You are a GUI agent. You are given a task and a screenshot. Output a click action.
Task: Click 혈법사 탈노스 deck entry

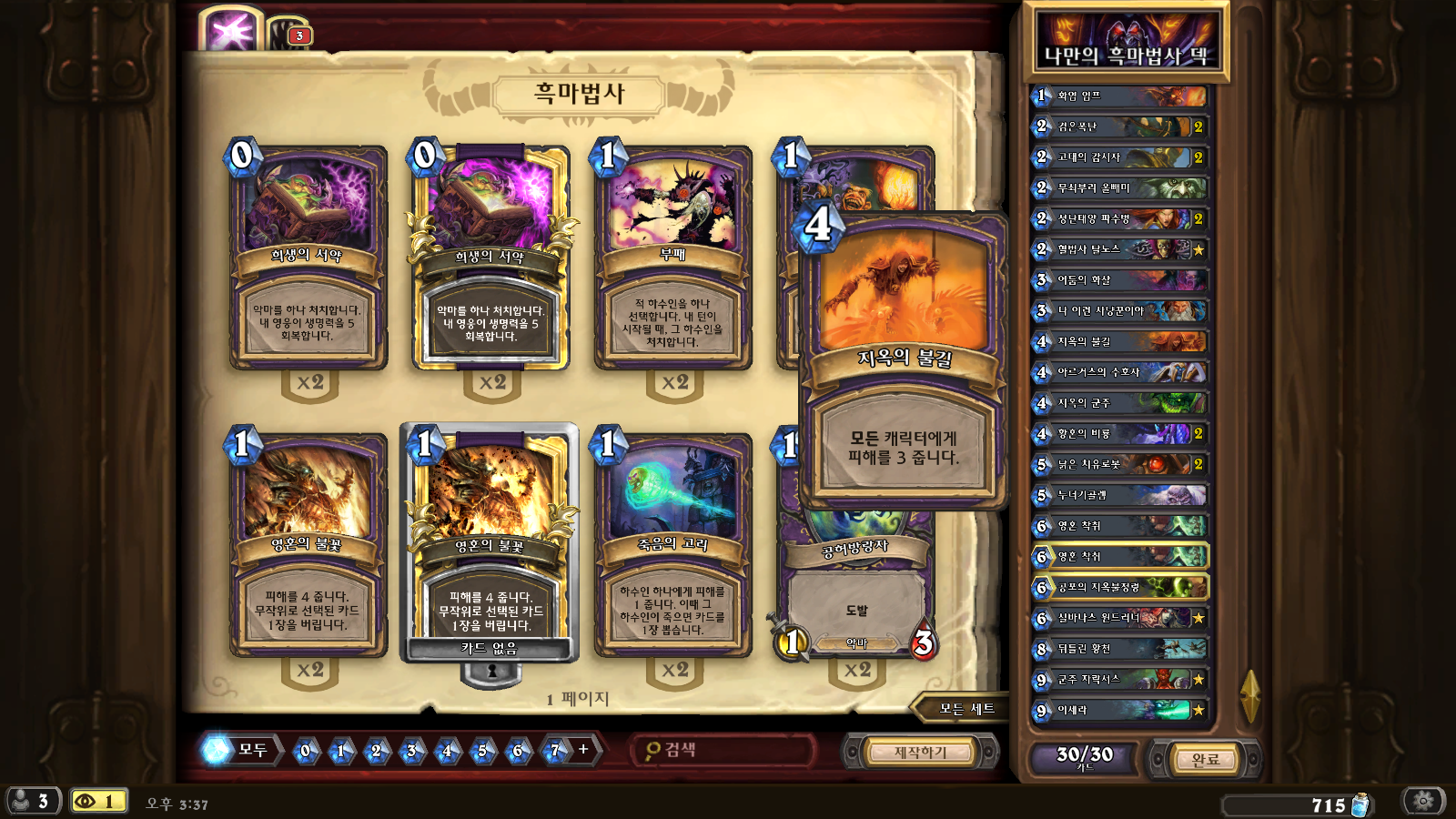(x=1119, y=249)
